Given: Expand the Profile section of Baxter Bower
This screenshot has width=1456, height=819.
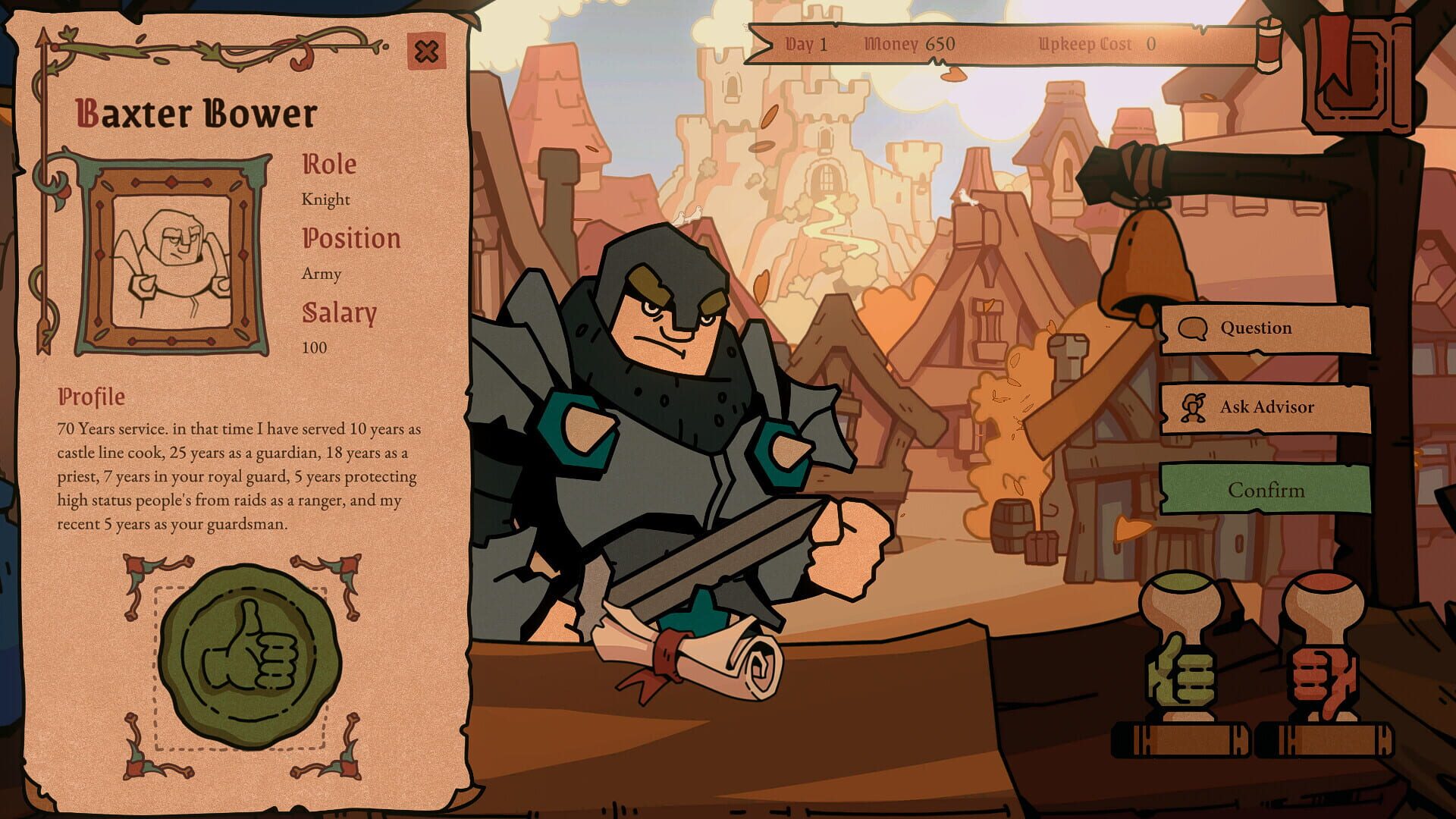Looking at the screenshot, I should coord(91,394).
